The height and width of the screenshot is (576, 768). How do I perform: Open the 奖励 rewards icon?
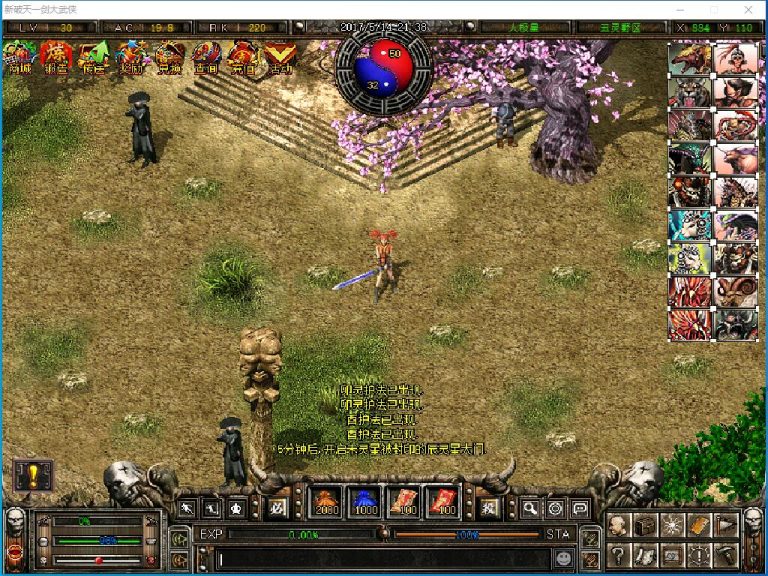(x=131, y=58)
